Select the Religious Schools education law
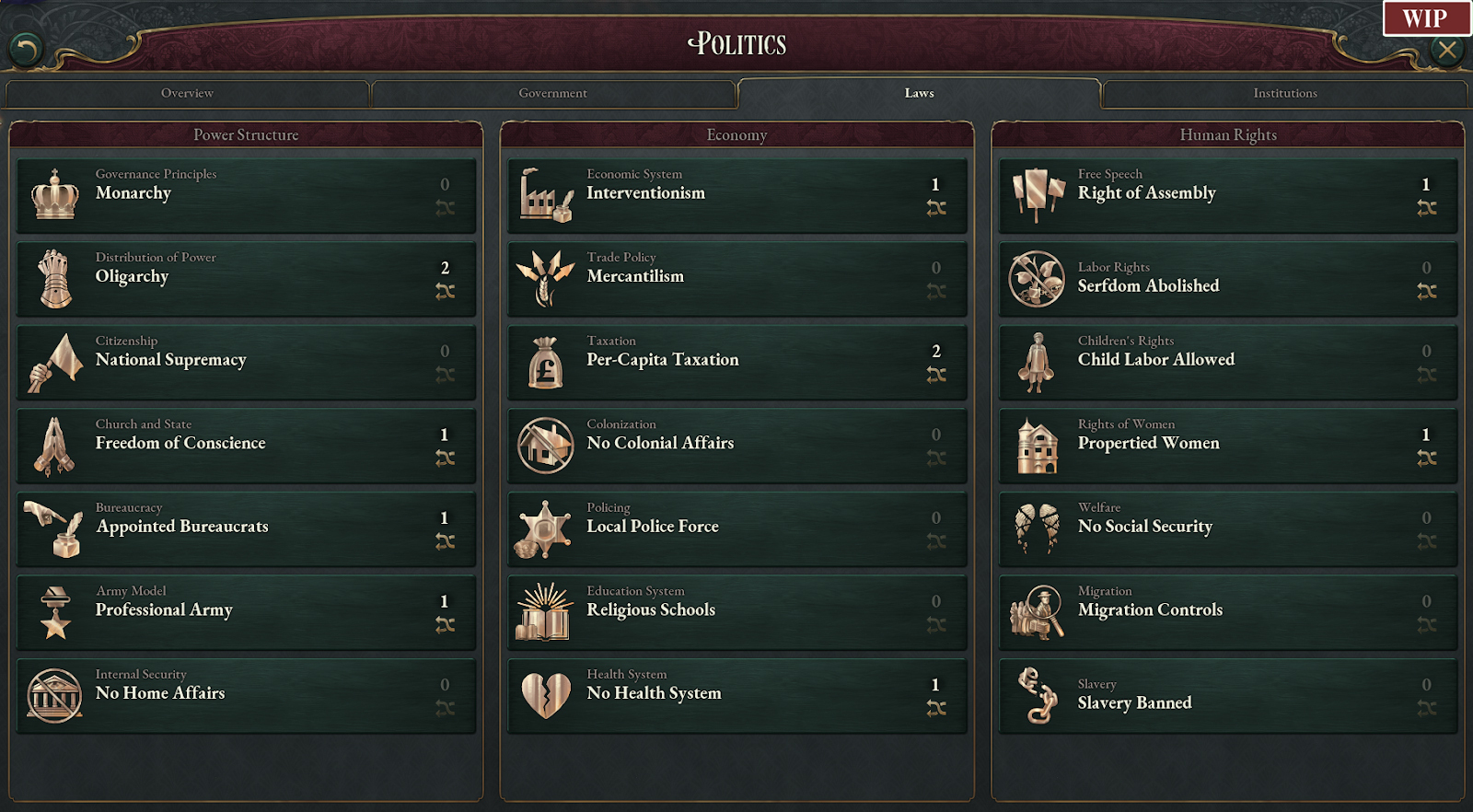Image resolution: width=1473 pixels, height=812 pixels. [736, 612]
